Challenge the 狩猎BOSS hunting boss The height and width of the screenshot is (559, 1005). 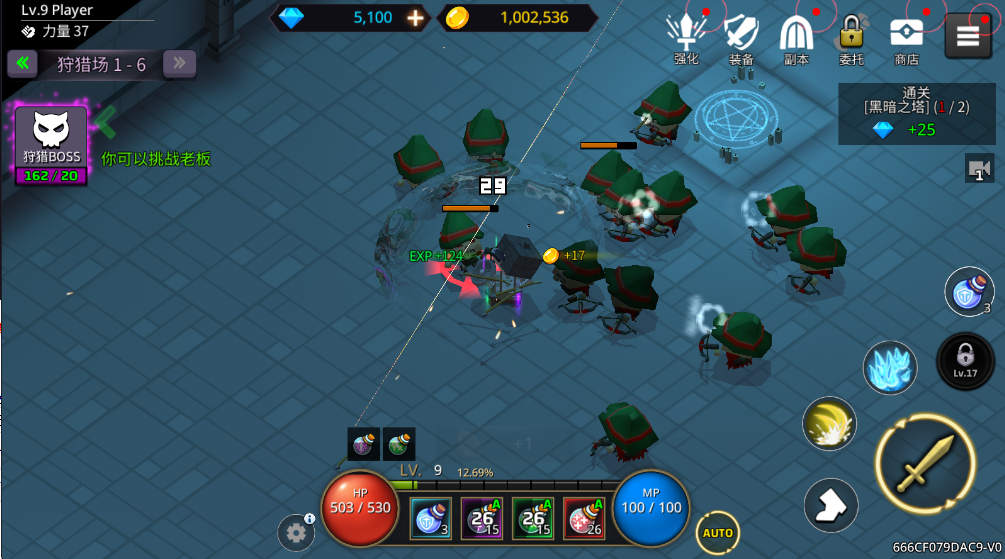51,146
